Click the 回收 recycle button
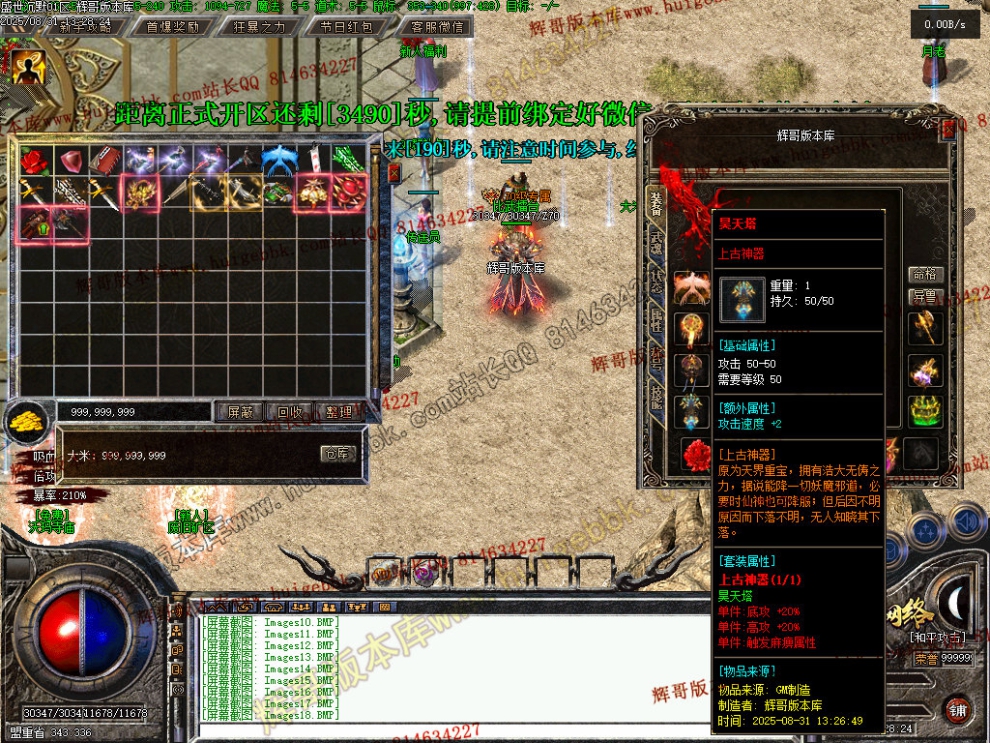This screenshot has width=990, height=743. click(290, 411)
